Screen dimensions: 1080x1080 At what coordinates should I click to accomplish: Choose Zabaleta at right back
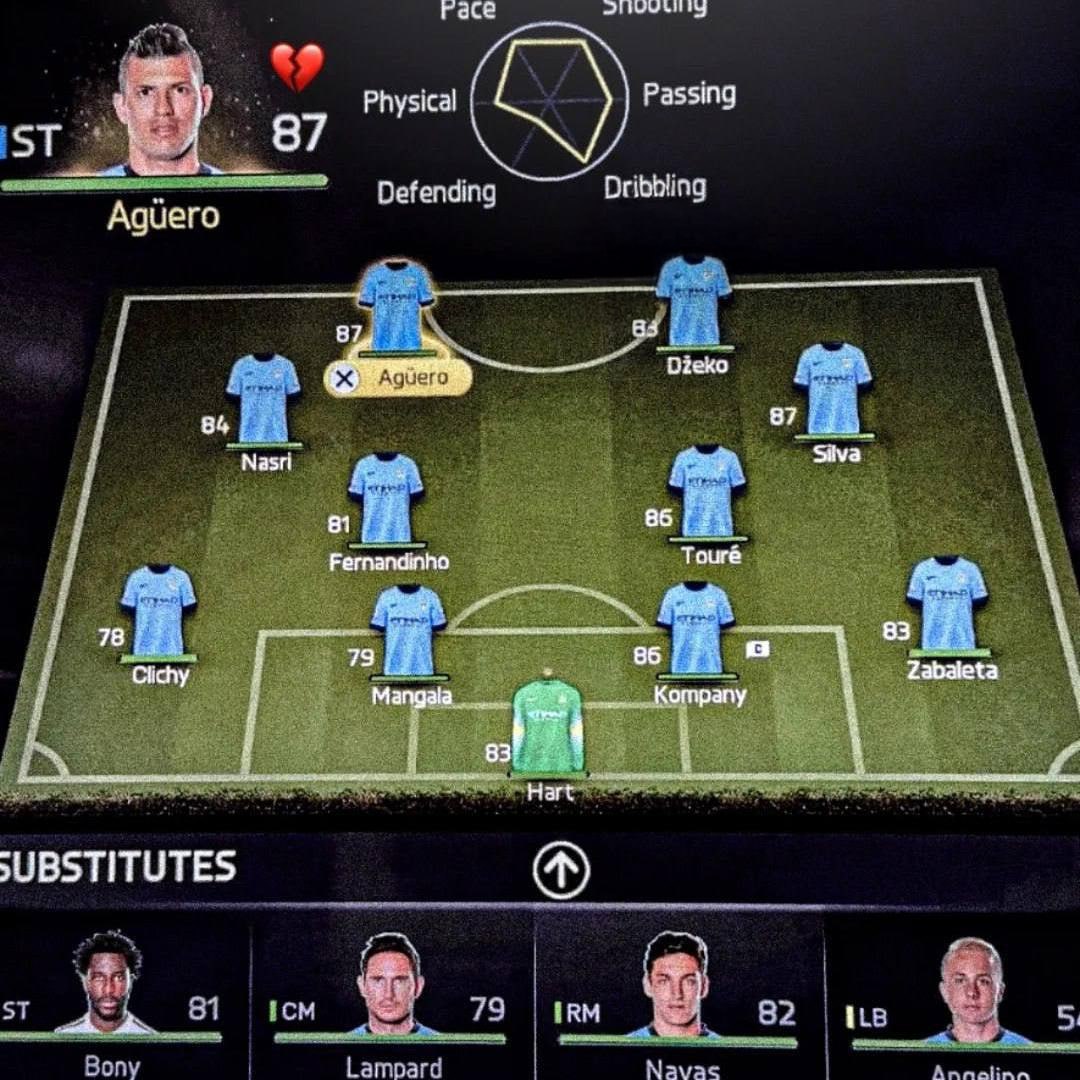(947, 604)
